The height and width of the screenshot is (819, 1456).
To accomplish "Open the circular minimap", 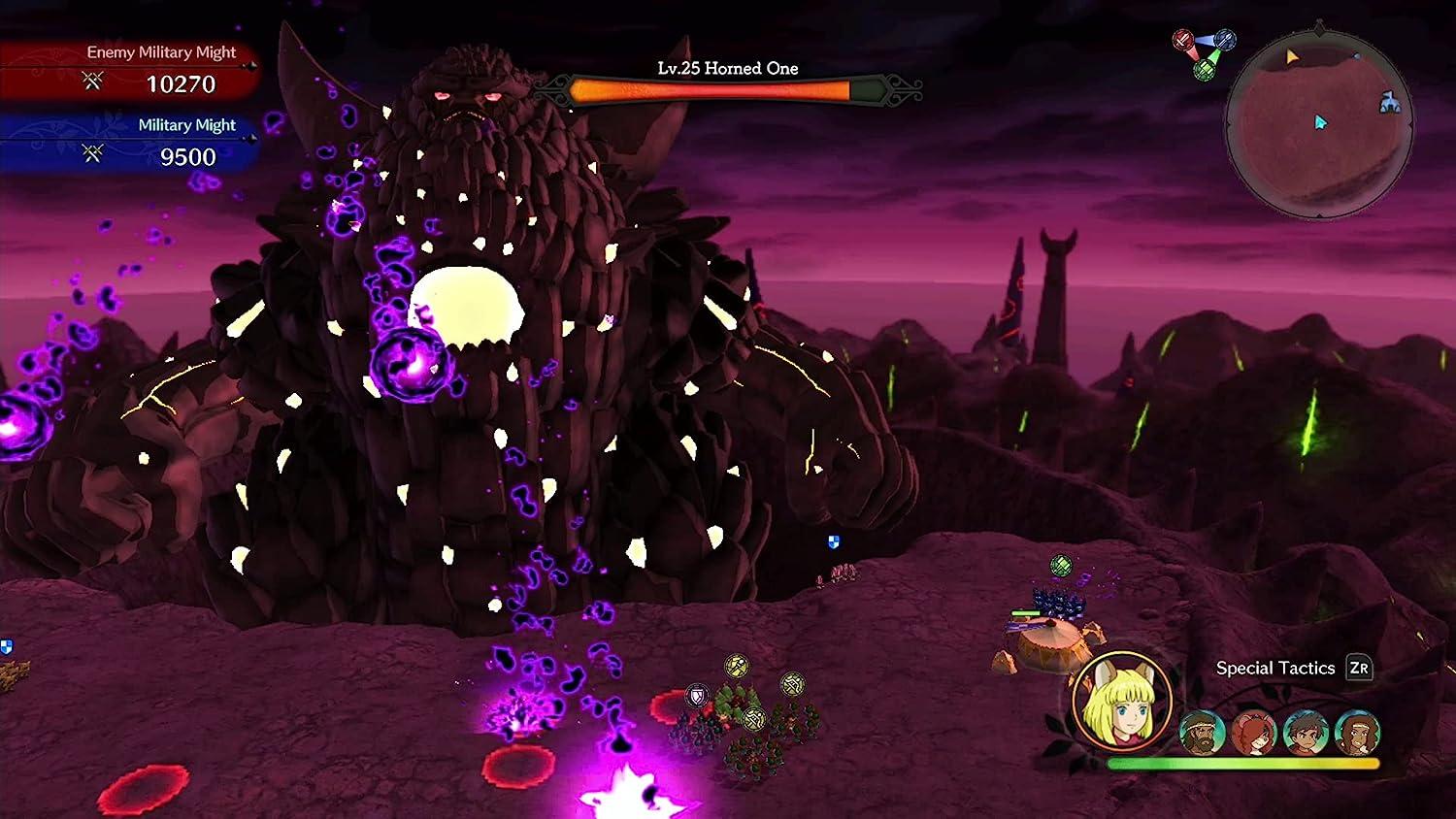I will [1318, 125].
